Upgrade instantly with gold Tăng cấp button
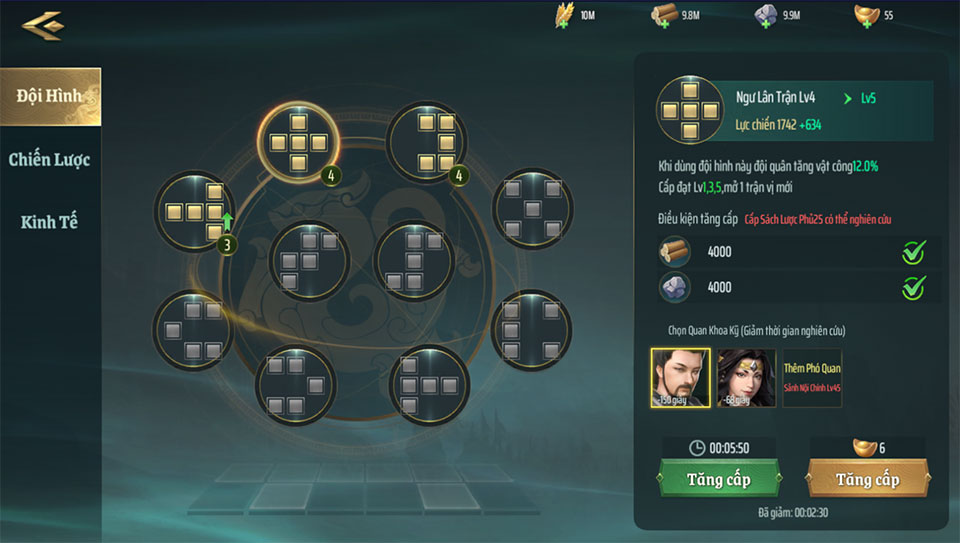Viewport: 960px width, 543px height. 867,479
